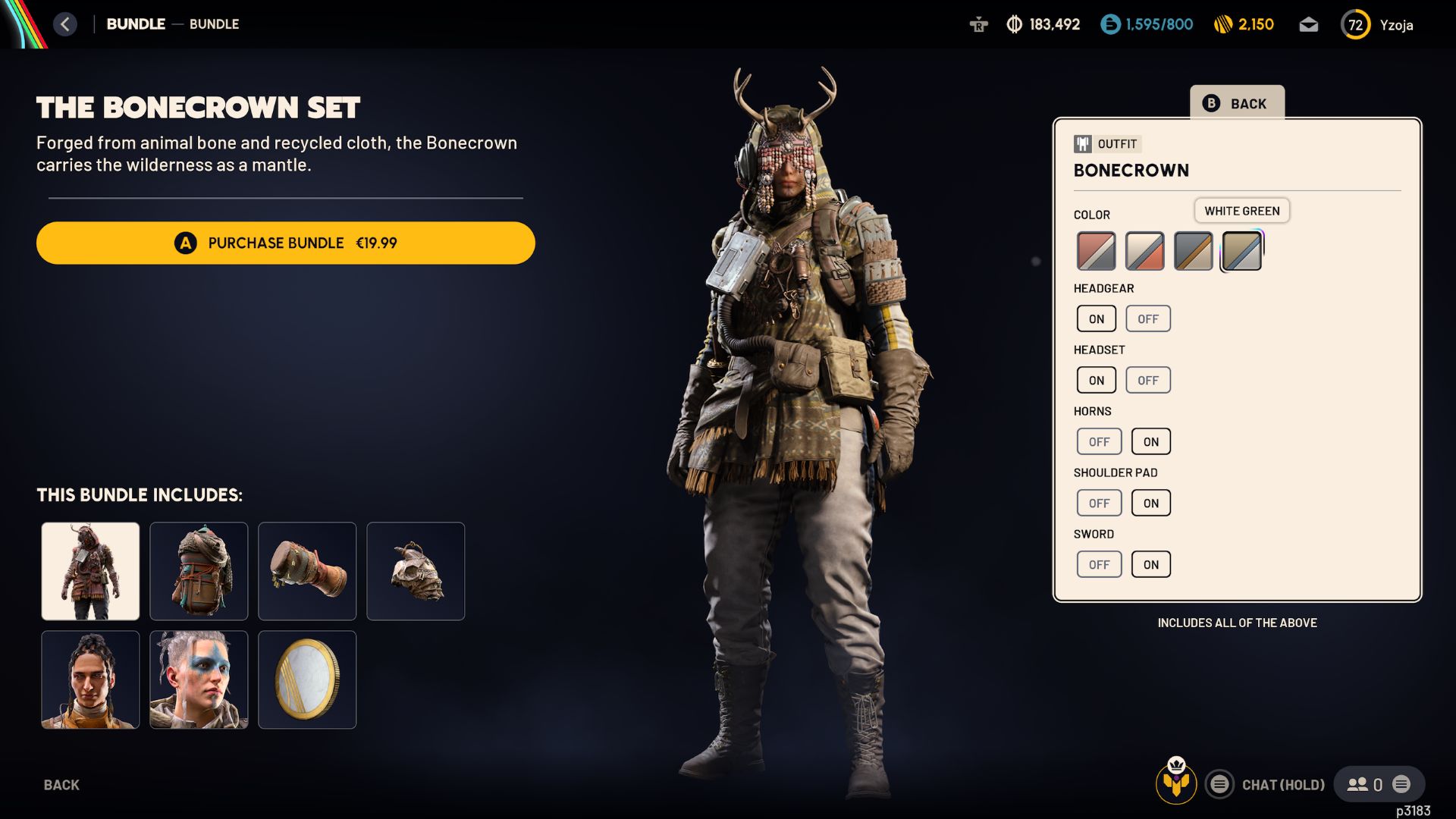Click the Back tab above the outfit panel
The image size is (1456, 819).
[x=1237, y=103]
